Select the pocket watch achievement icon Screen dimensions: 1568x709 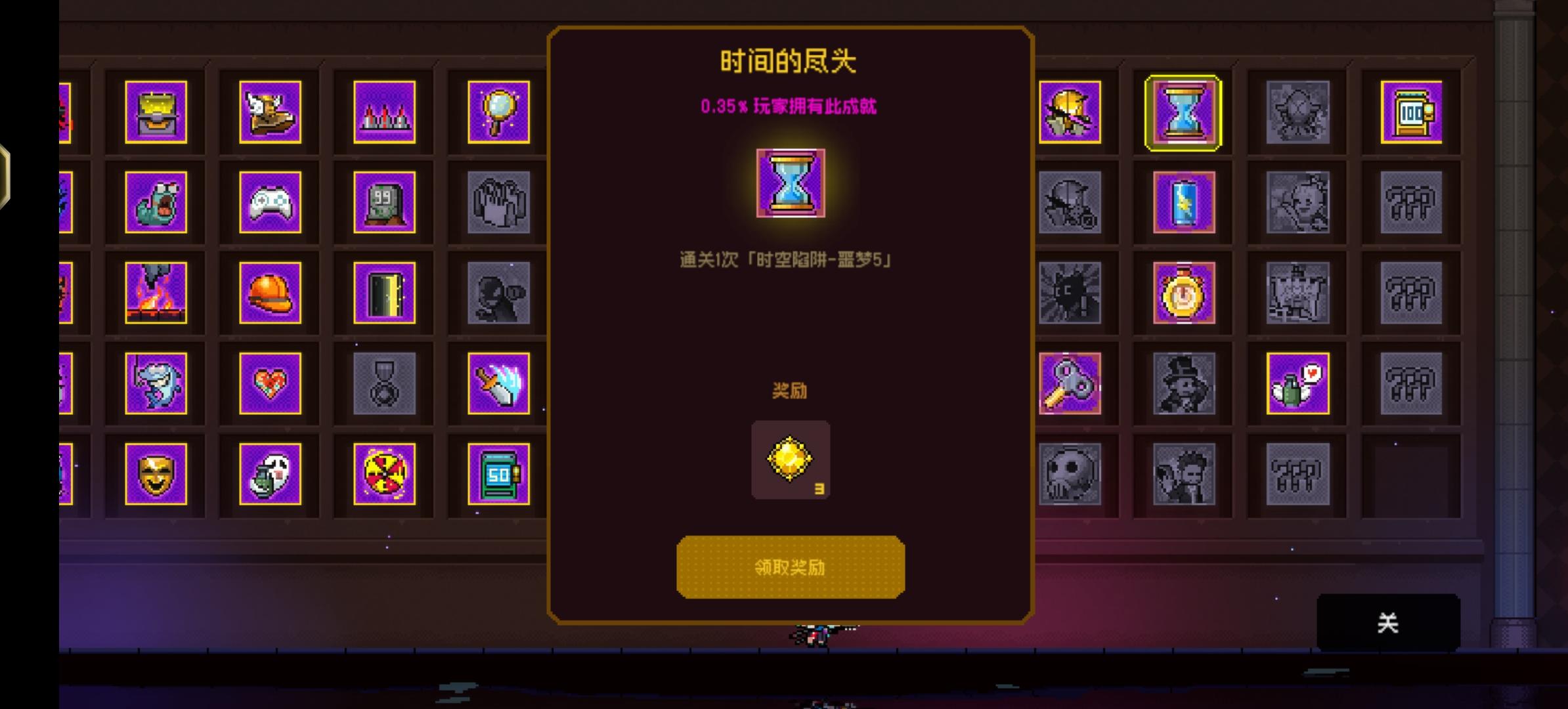[1185, 293]
